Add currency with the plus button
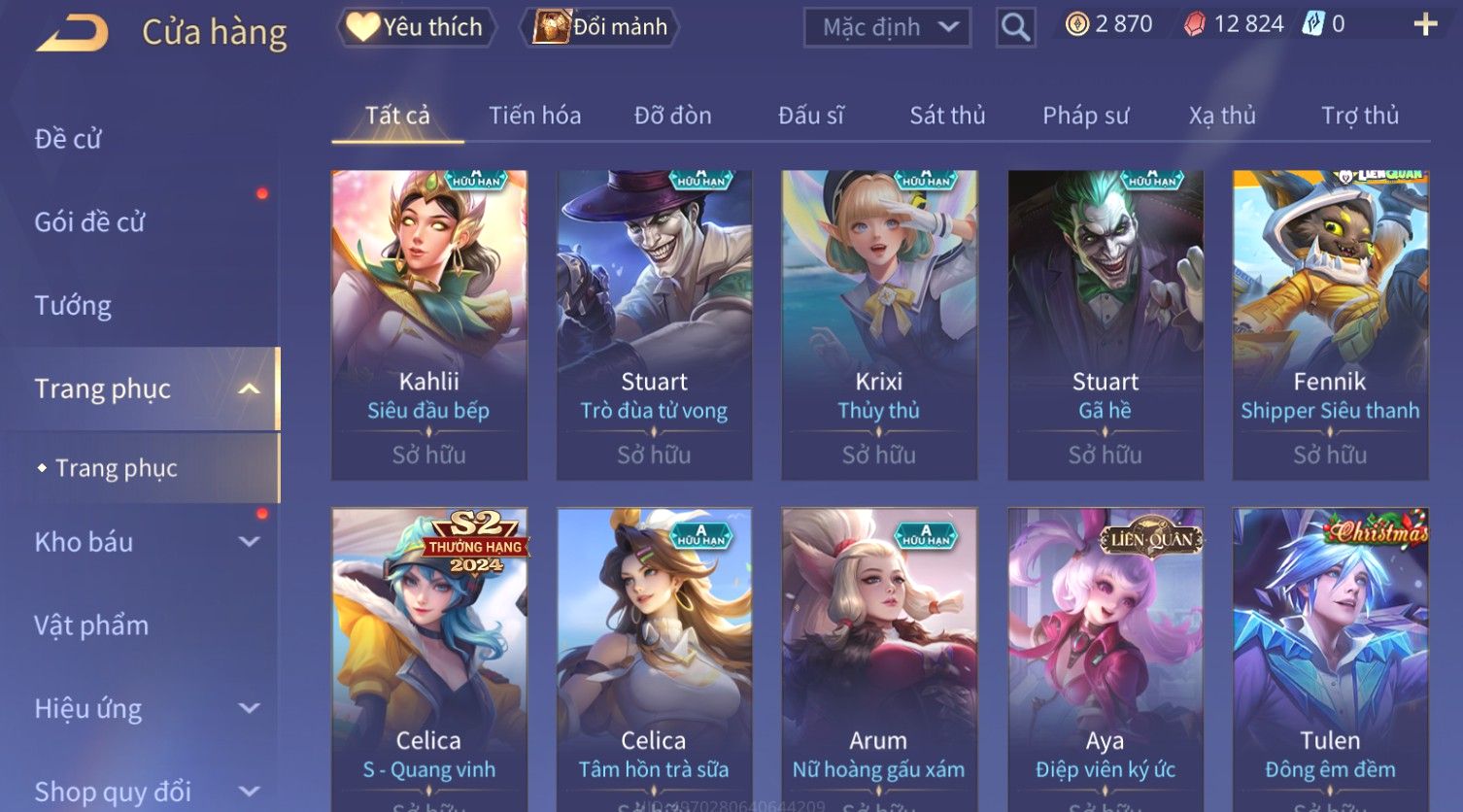 click(x=1425, y=24)
